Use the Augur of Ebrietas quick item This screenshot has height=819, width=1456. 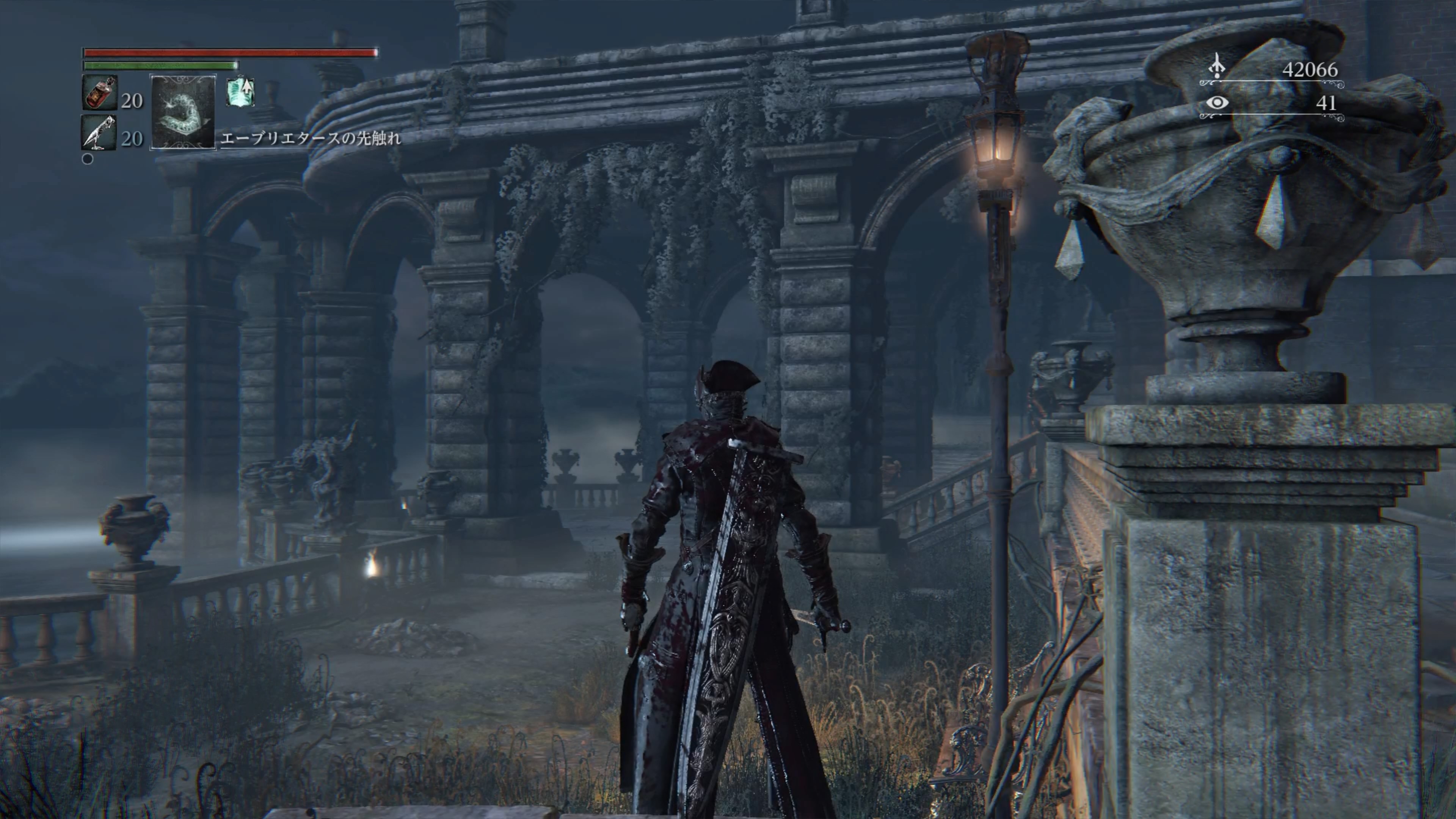coord(182,112)
